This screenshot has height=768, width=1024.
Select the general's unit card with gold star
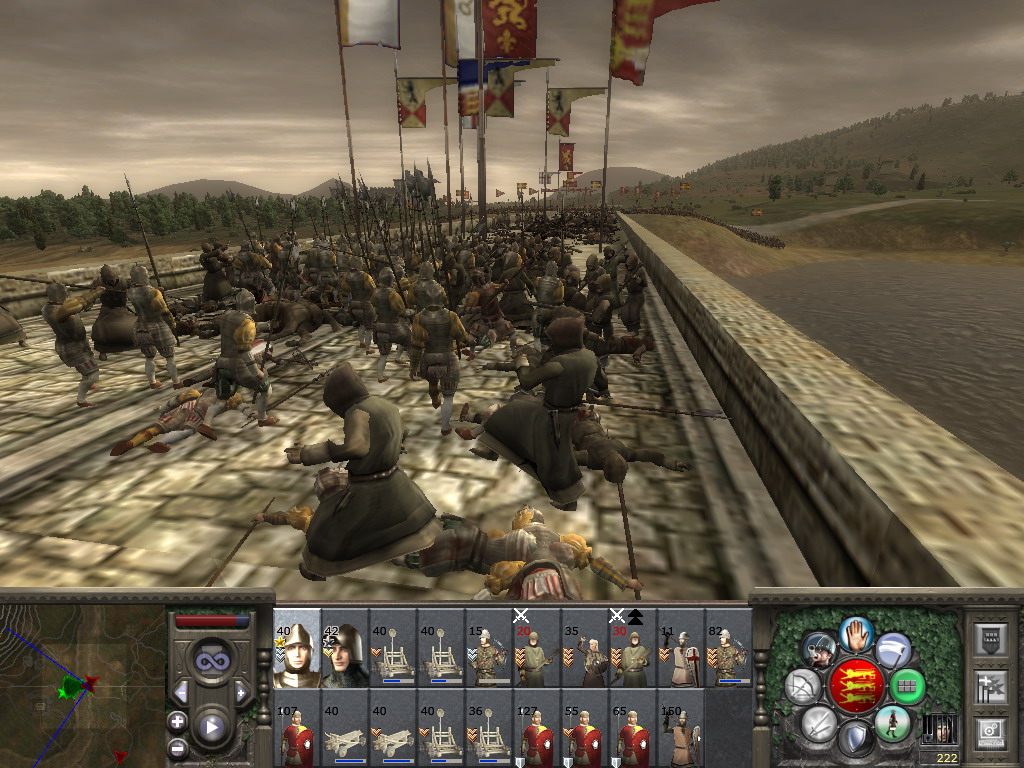pyautogui.click(x=297, y=648)
